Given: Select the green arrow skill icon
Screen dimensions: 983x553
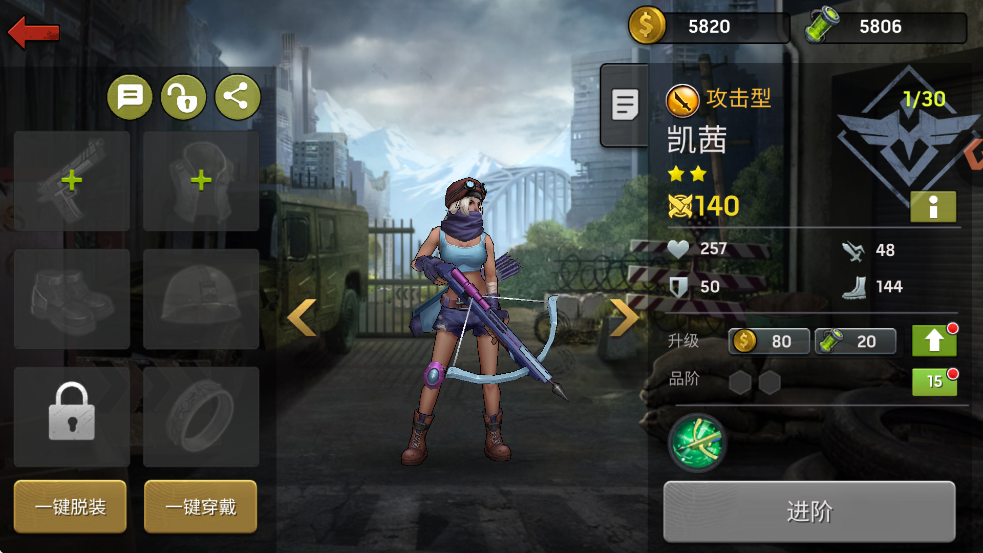Looking at the screenshot, I should click(x=696, y=442).
